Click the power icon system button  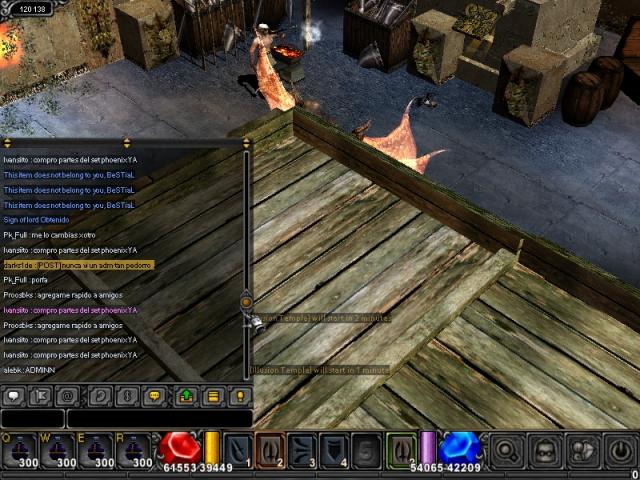(620, 451)
